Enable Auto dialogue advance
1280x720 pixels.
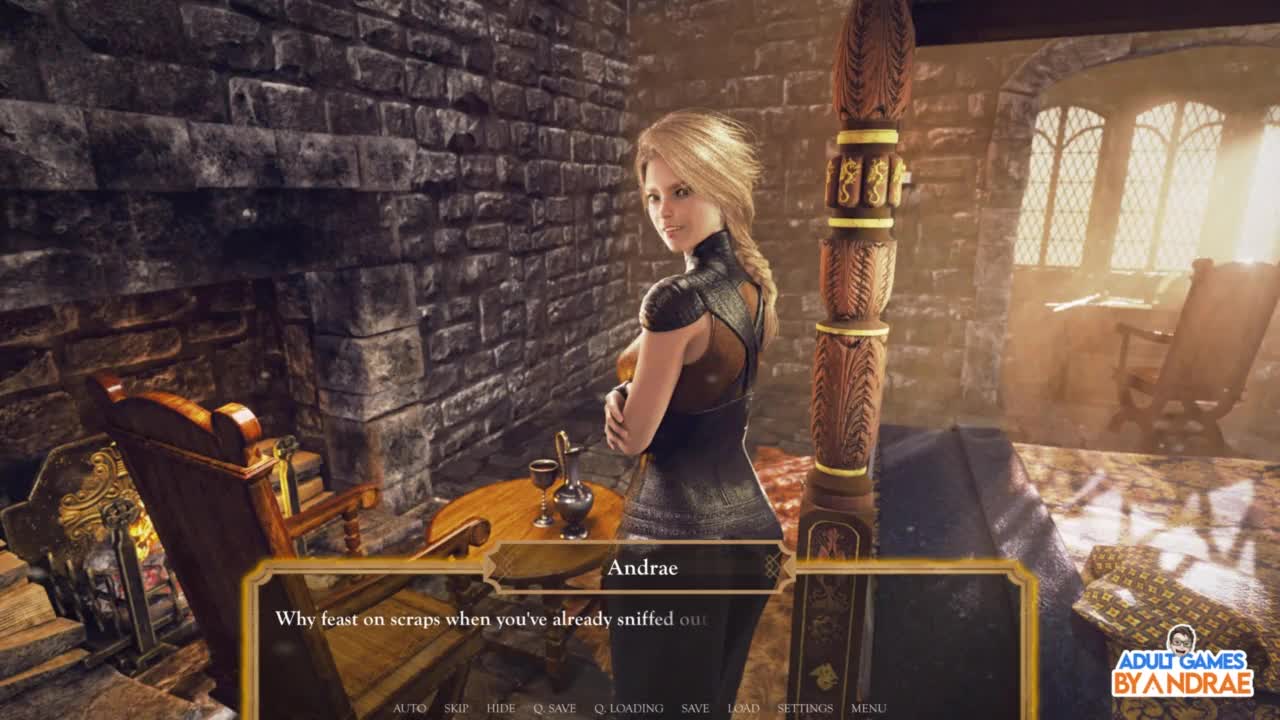[409, 708]
